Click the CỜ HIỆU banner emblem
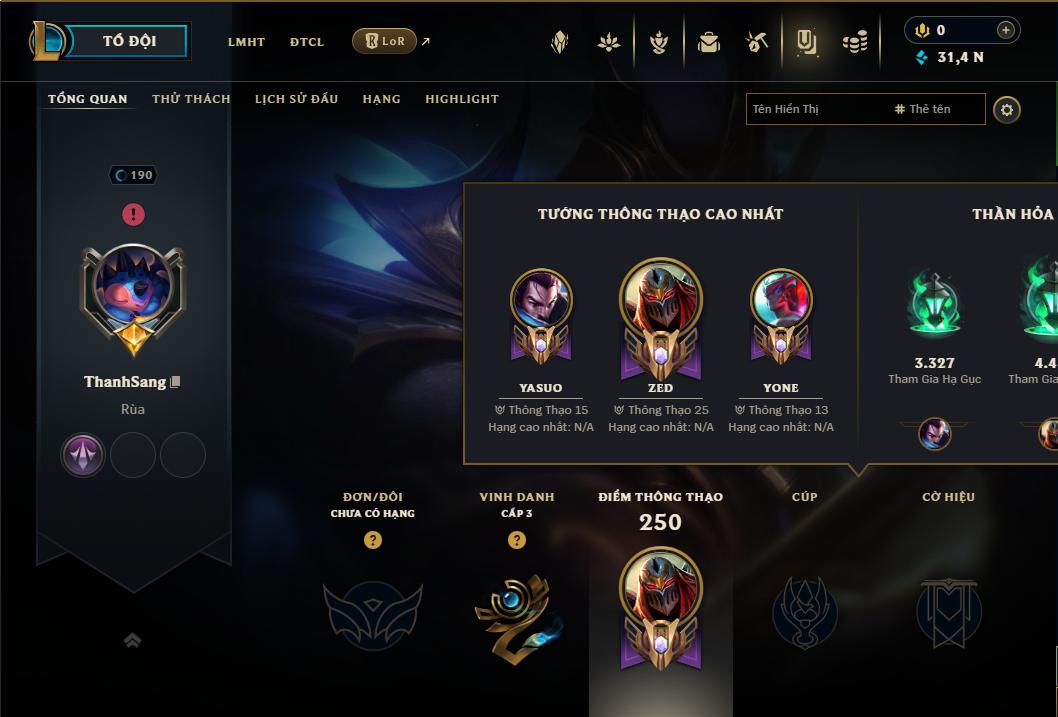 (948, 612)
